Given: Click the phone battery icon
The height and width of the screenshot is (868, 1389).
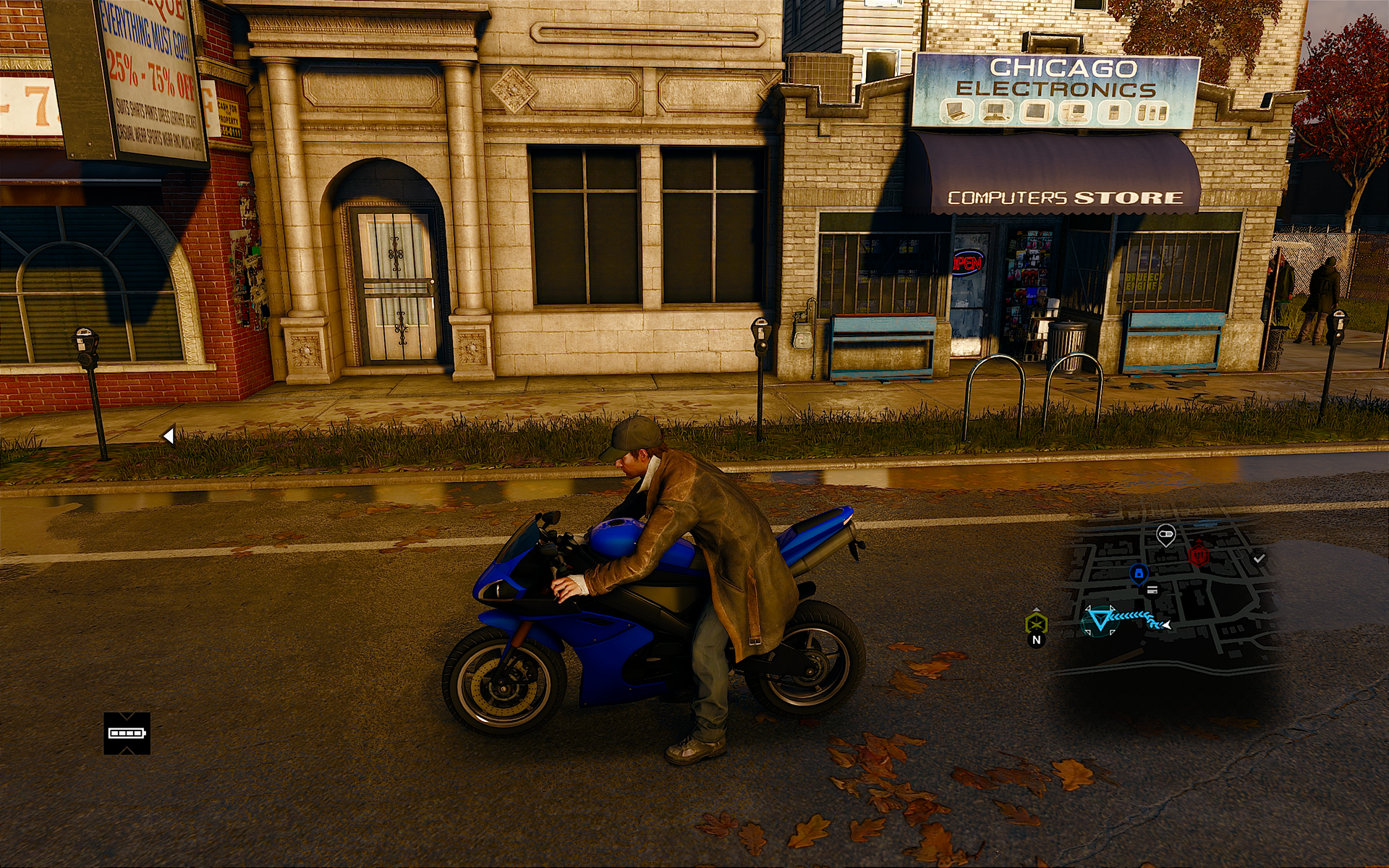Looking at the screenshot, I should [127, 733].
